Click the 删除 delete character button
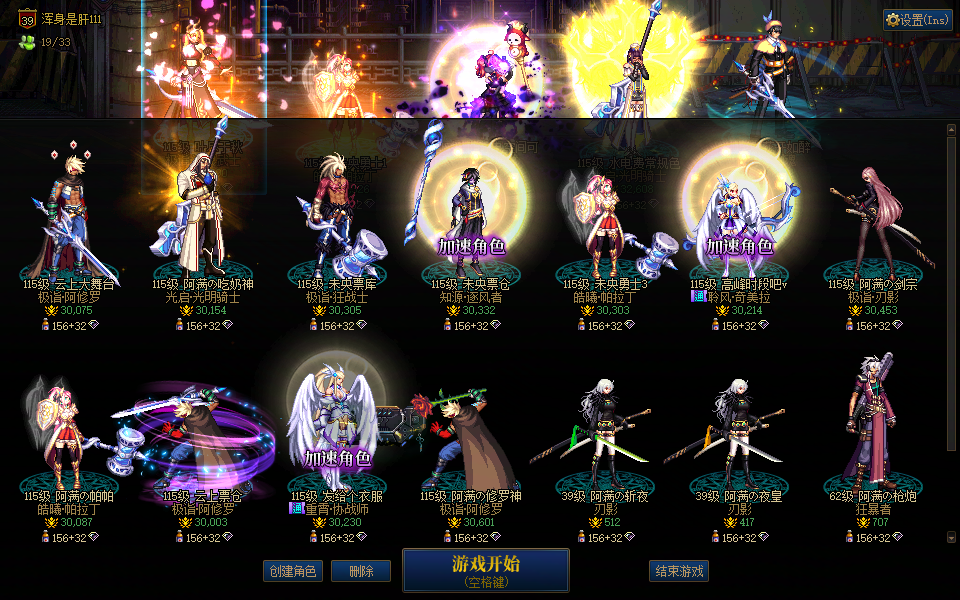This screenshot has height=600, width=960. [x=361, y=571]
